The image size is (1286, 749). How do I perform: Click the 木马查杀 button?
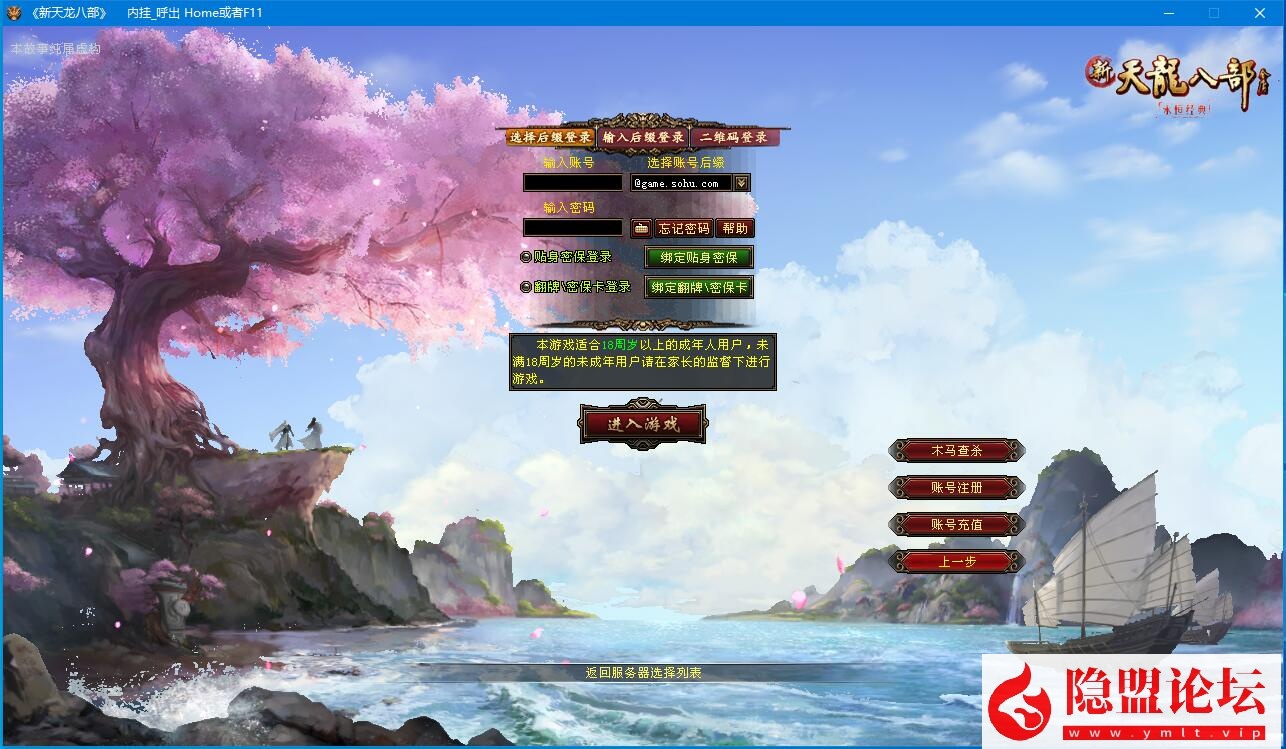point(958,452)
